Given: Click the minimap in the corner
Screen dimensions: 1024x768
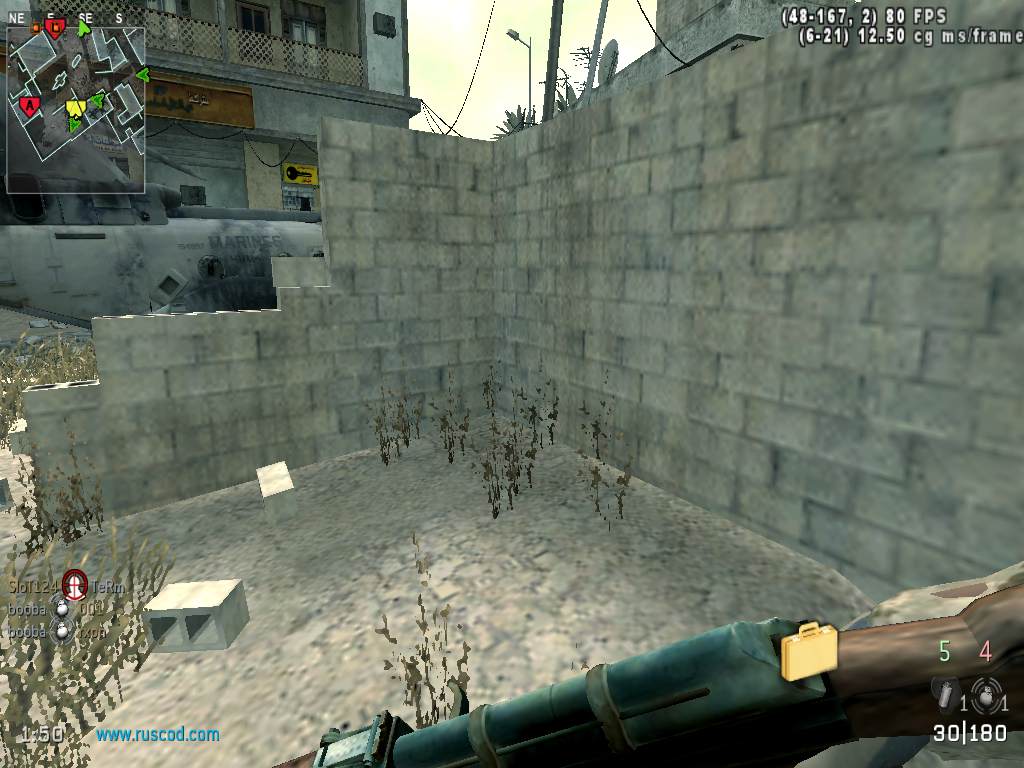Looking at the screenshot, I should click(76, 110).
